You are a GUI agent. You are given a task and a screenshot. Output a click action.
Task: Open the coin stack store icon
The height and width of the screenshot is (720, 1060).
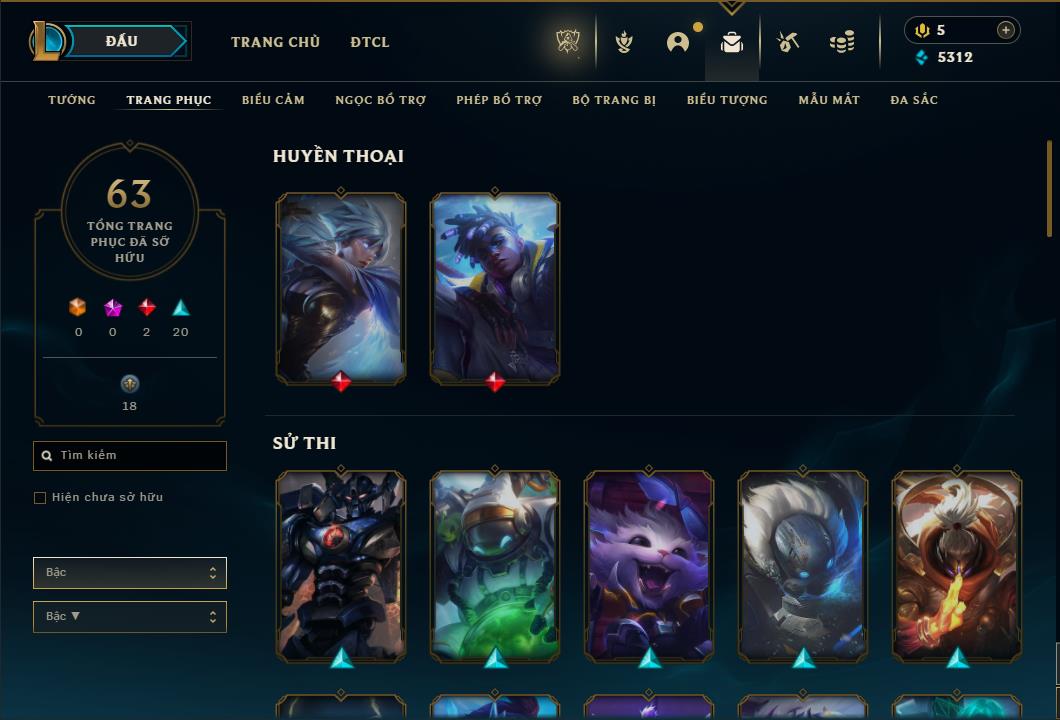pyautogui.click(x=842, y=42)
